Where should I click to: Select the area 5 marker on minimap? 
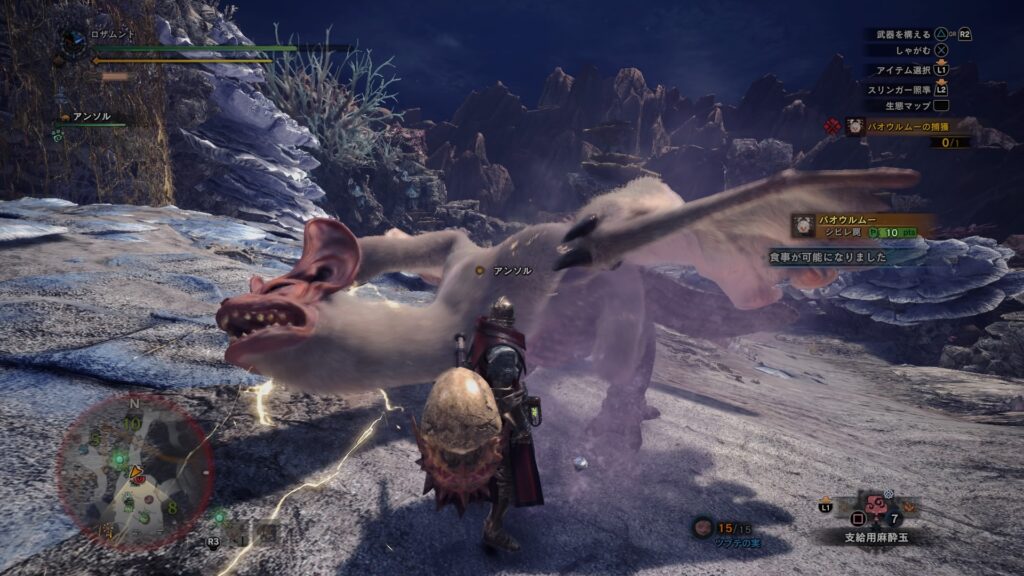97,438
